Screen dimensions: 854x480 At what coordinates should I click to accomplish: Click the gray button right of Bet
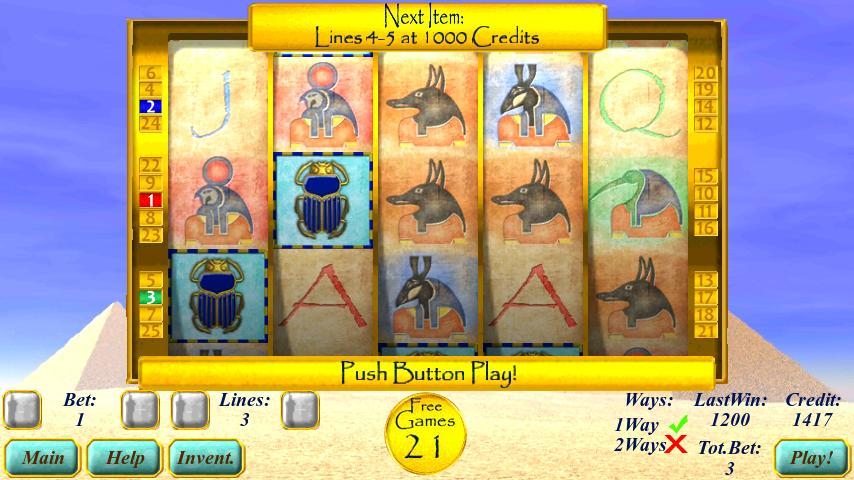click(140, 409)
